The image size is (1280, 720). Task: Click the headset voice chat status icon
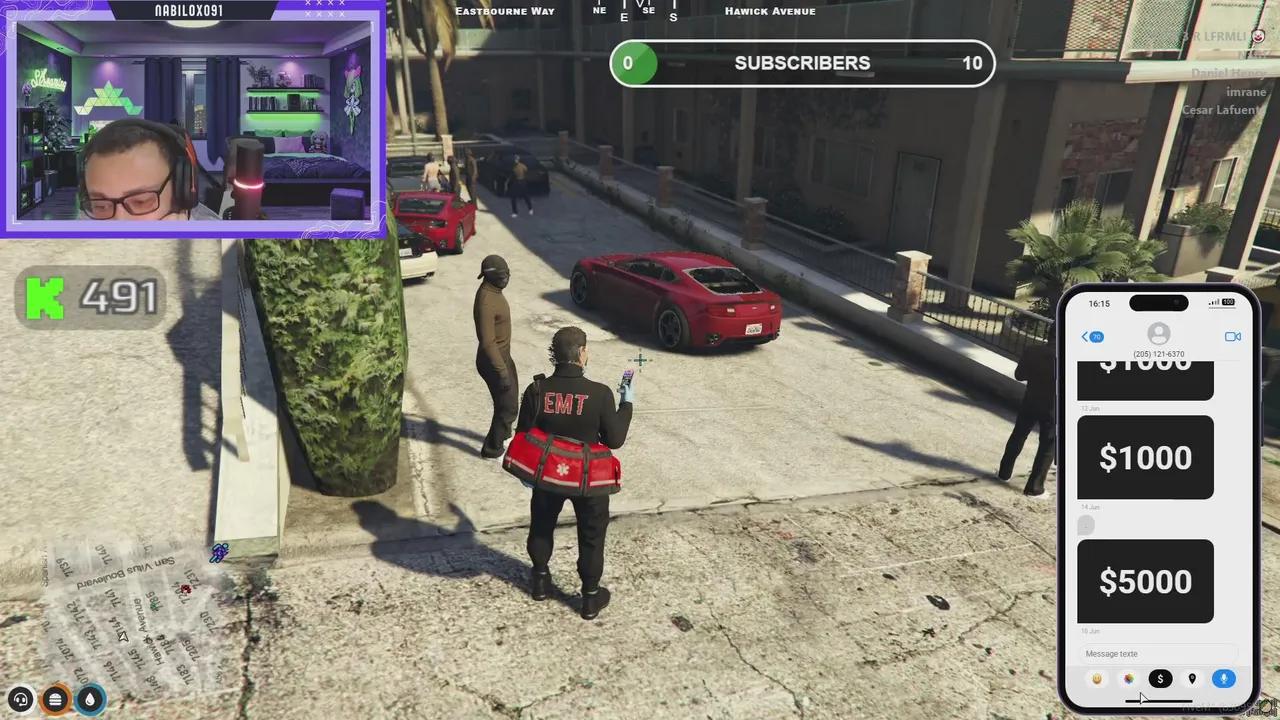click(x=20, y=699)
